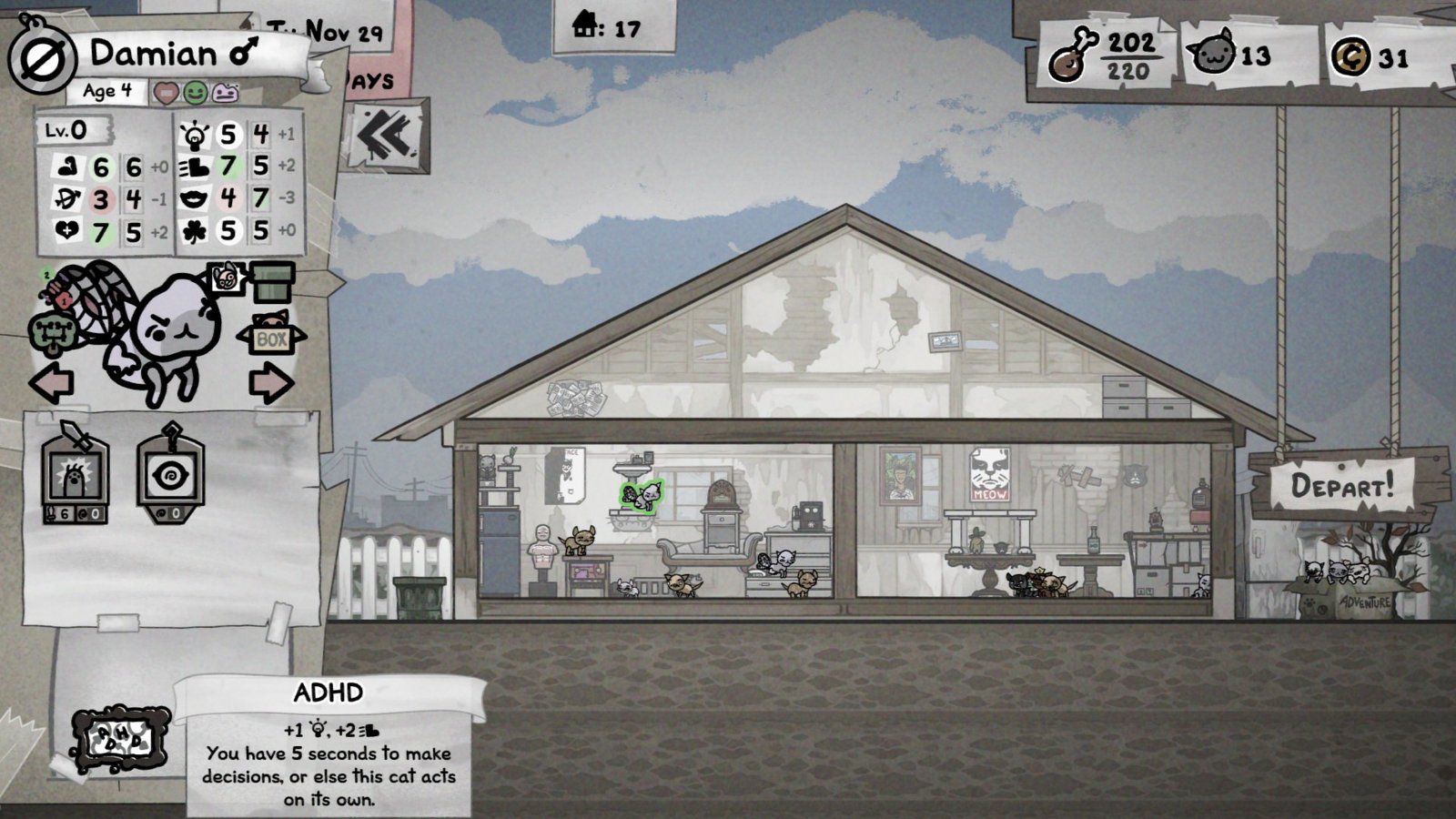Click the cat count icon
The width and height of the screenshot is (1456, 819).
pos(1214,54)
